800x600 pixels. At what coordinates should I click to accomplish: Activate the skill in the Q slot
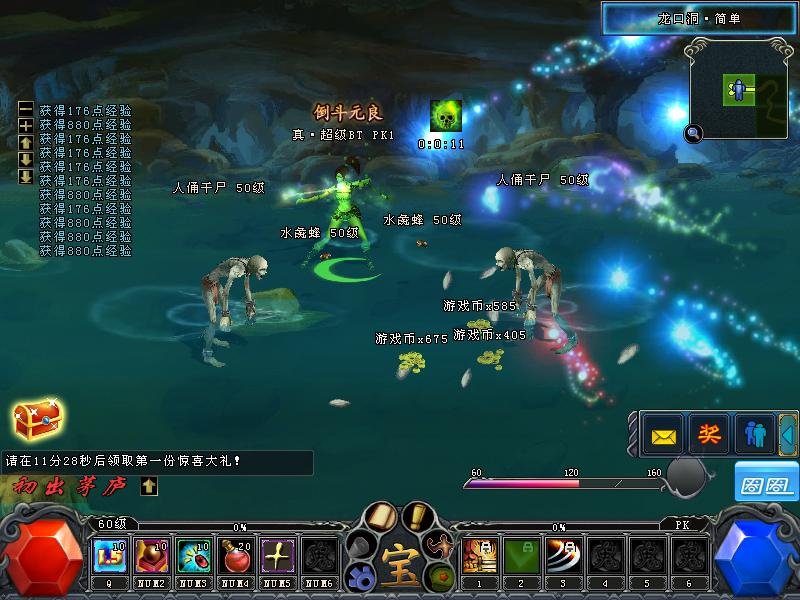click(108, 555)
